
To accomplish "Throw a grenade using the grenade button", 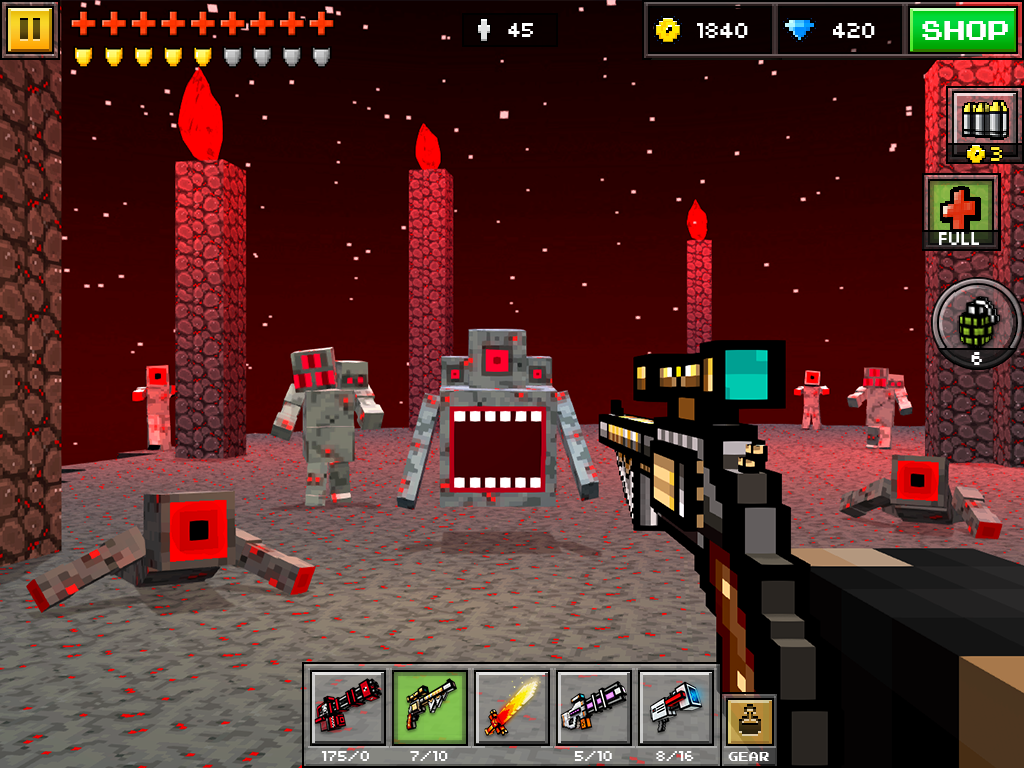I will (977, 323).
